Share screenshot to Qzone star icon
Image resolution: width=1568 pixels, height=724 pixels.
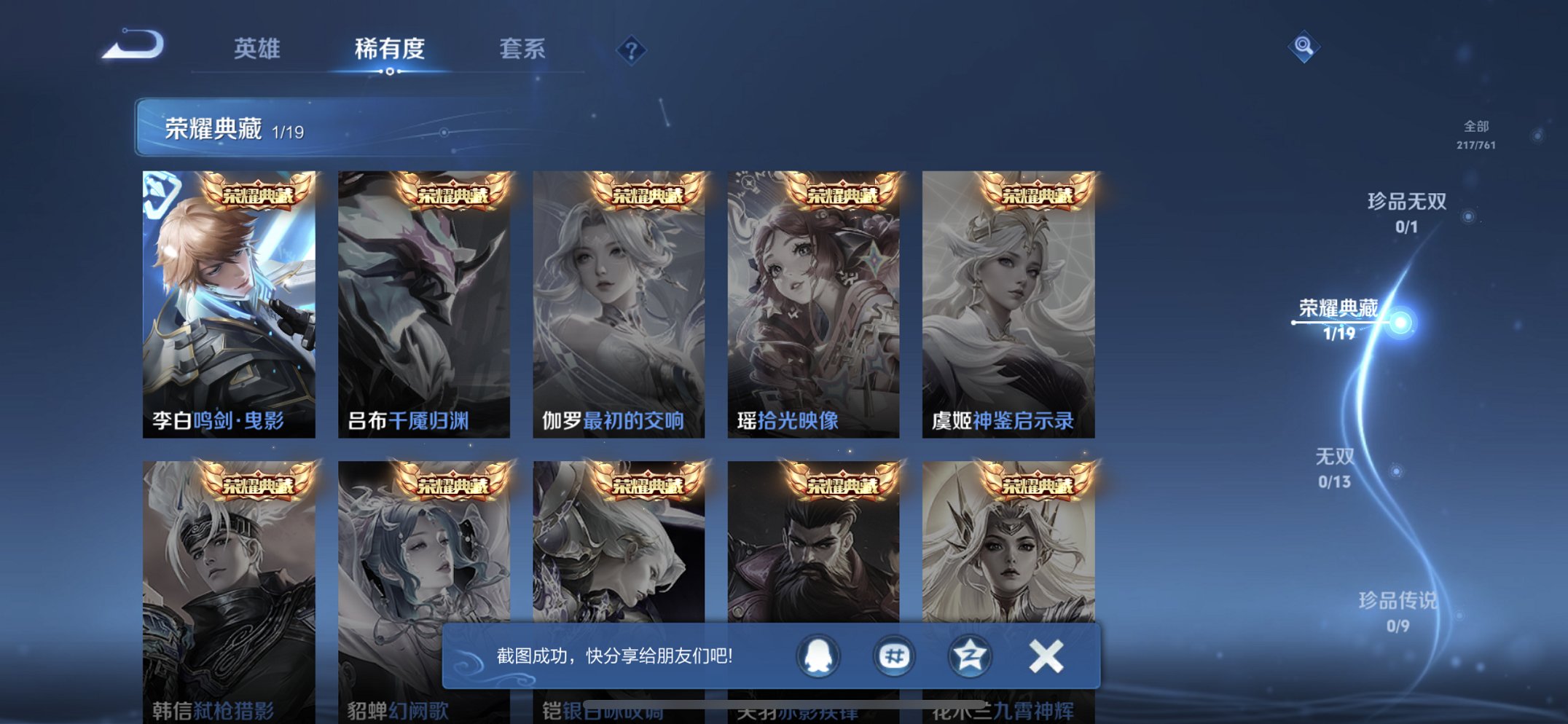coord(971,656)
